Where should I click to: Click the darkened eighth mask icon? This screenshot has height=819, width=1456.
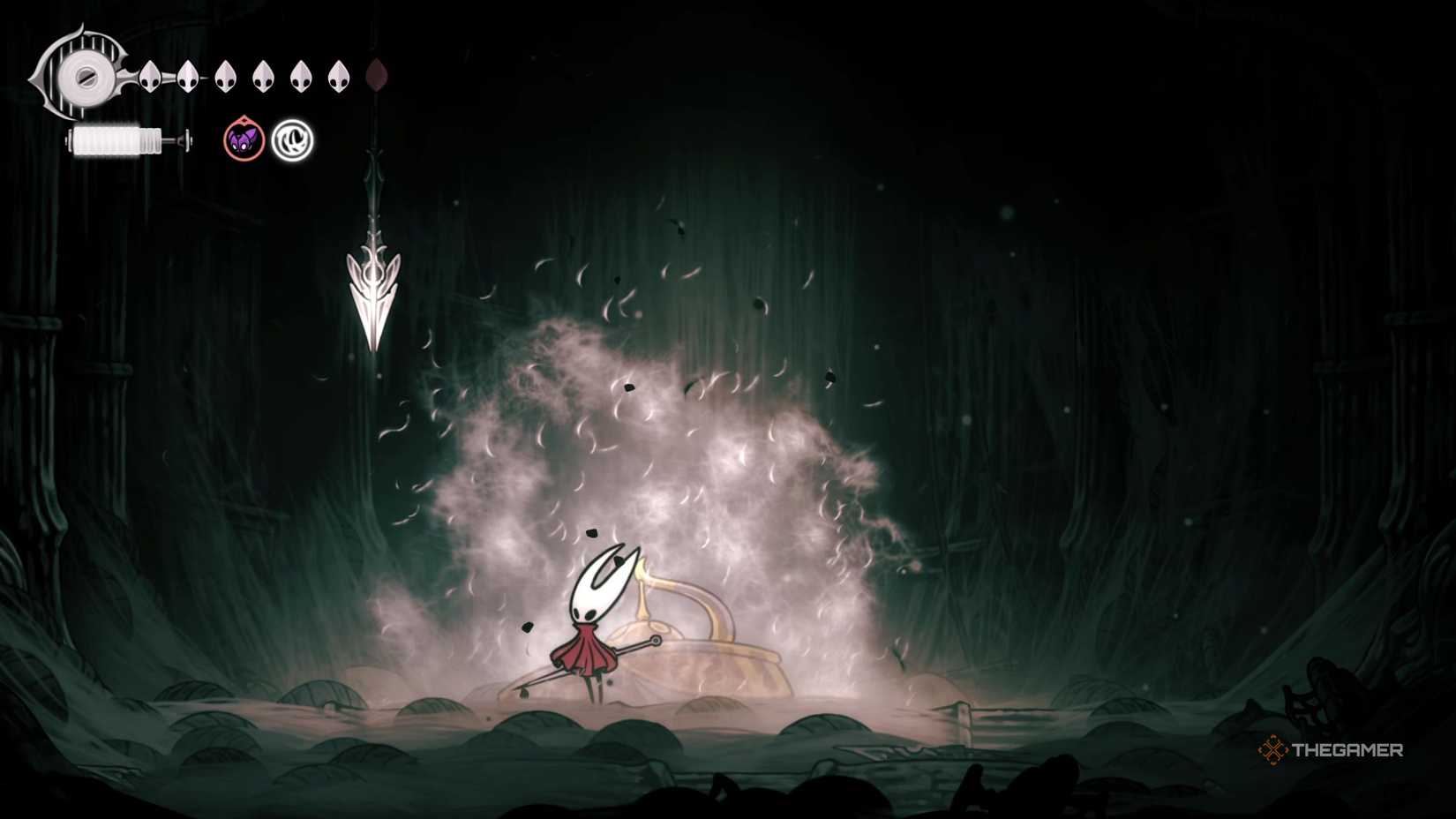[378, 75]
